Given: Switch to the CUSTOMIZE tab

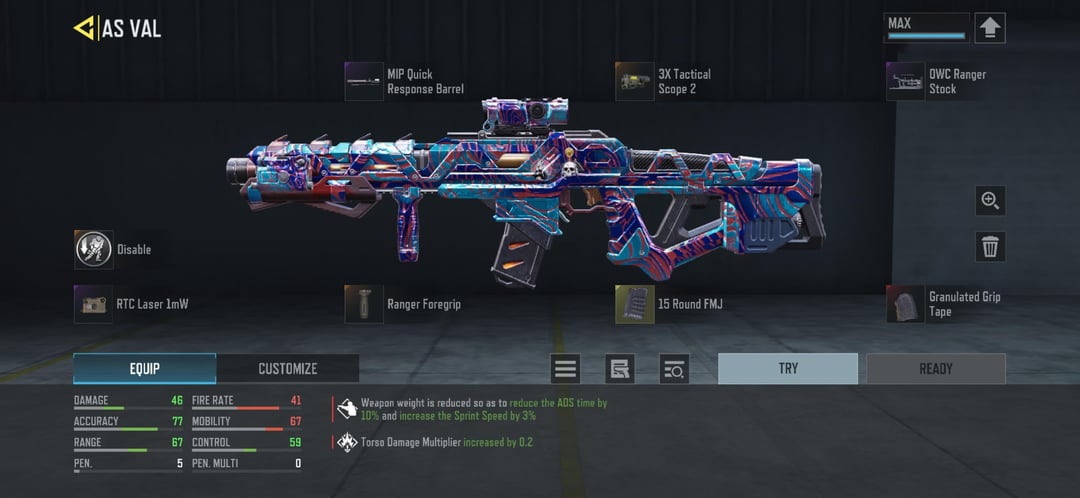Looking at the screenshot, I should [288, 369].
